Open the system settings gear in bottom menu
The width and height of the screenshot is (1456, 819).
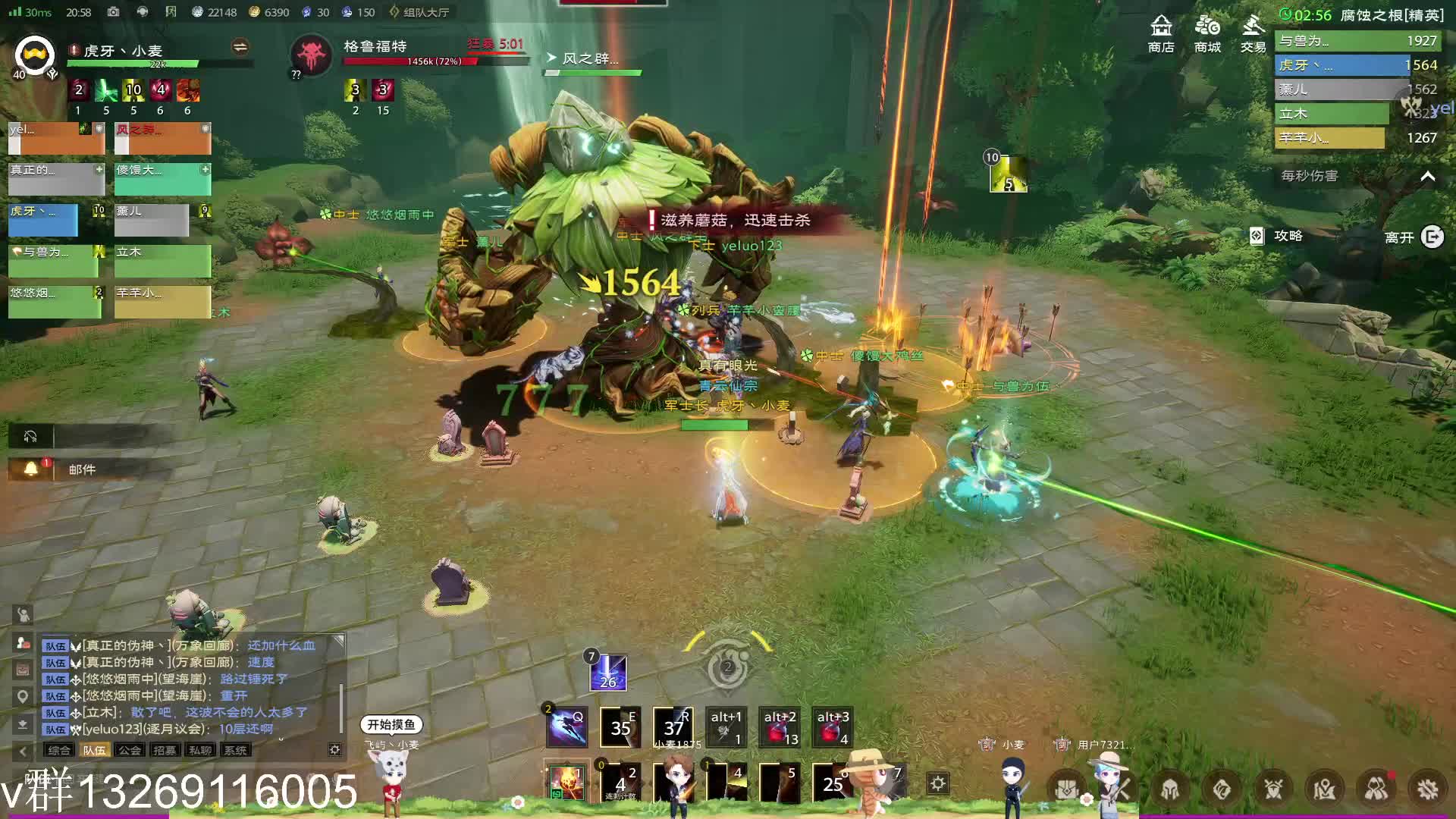1427,789
